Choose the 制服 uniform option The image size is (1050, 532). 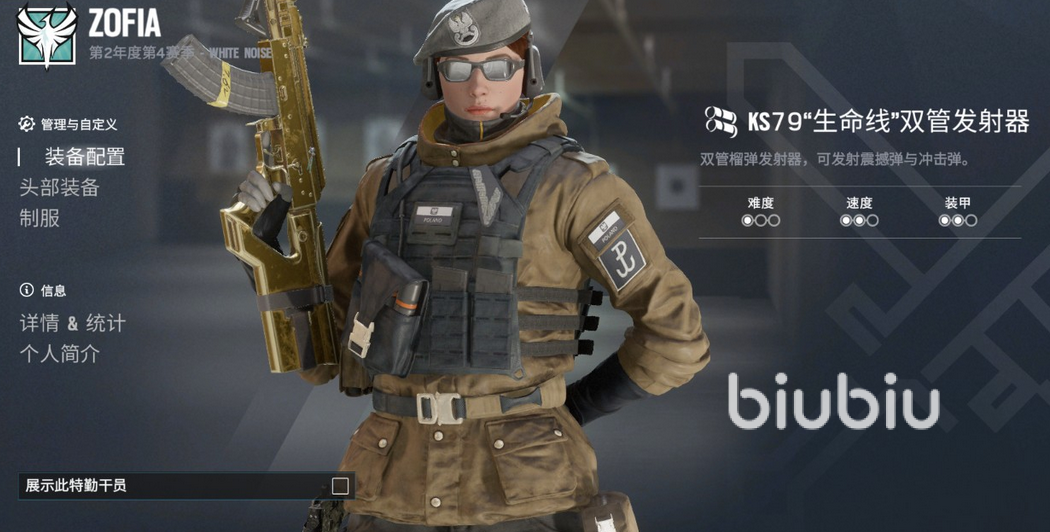[40, 218]
